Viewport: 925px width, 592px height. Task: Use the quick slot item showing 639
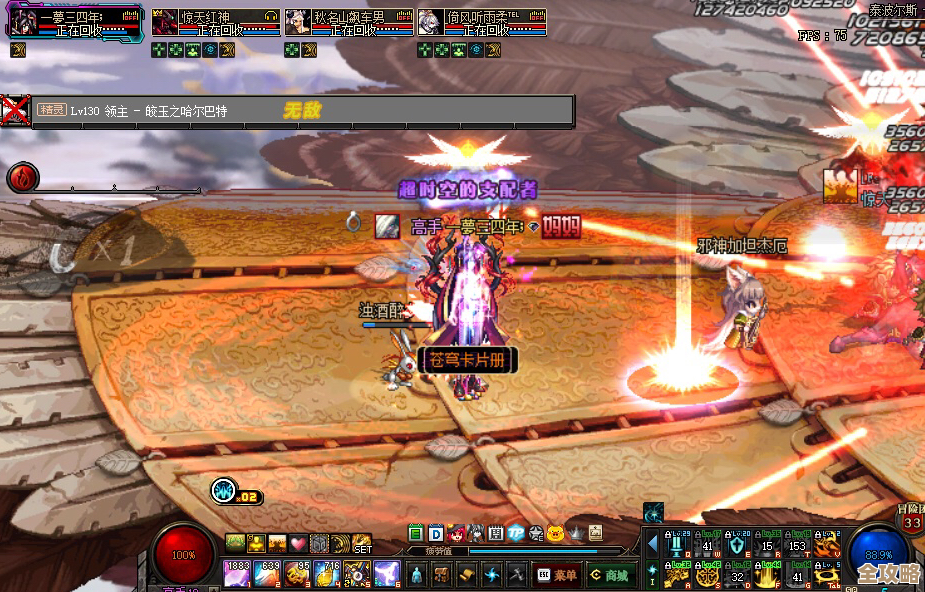click(267, 573)
